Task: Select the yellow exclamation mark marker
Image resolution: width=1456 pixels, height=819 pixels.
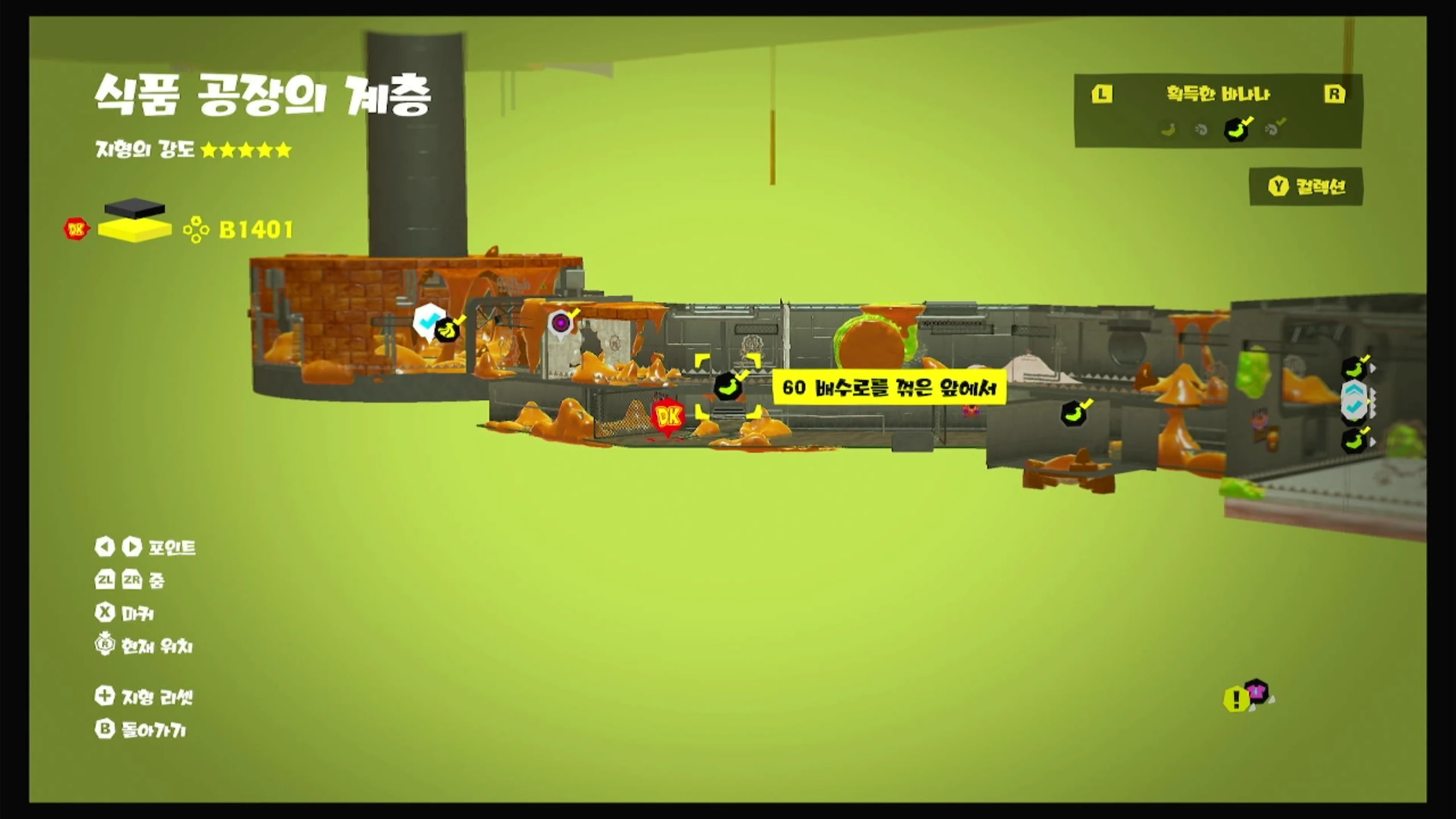Action: [1235, 698]
